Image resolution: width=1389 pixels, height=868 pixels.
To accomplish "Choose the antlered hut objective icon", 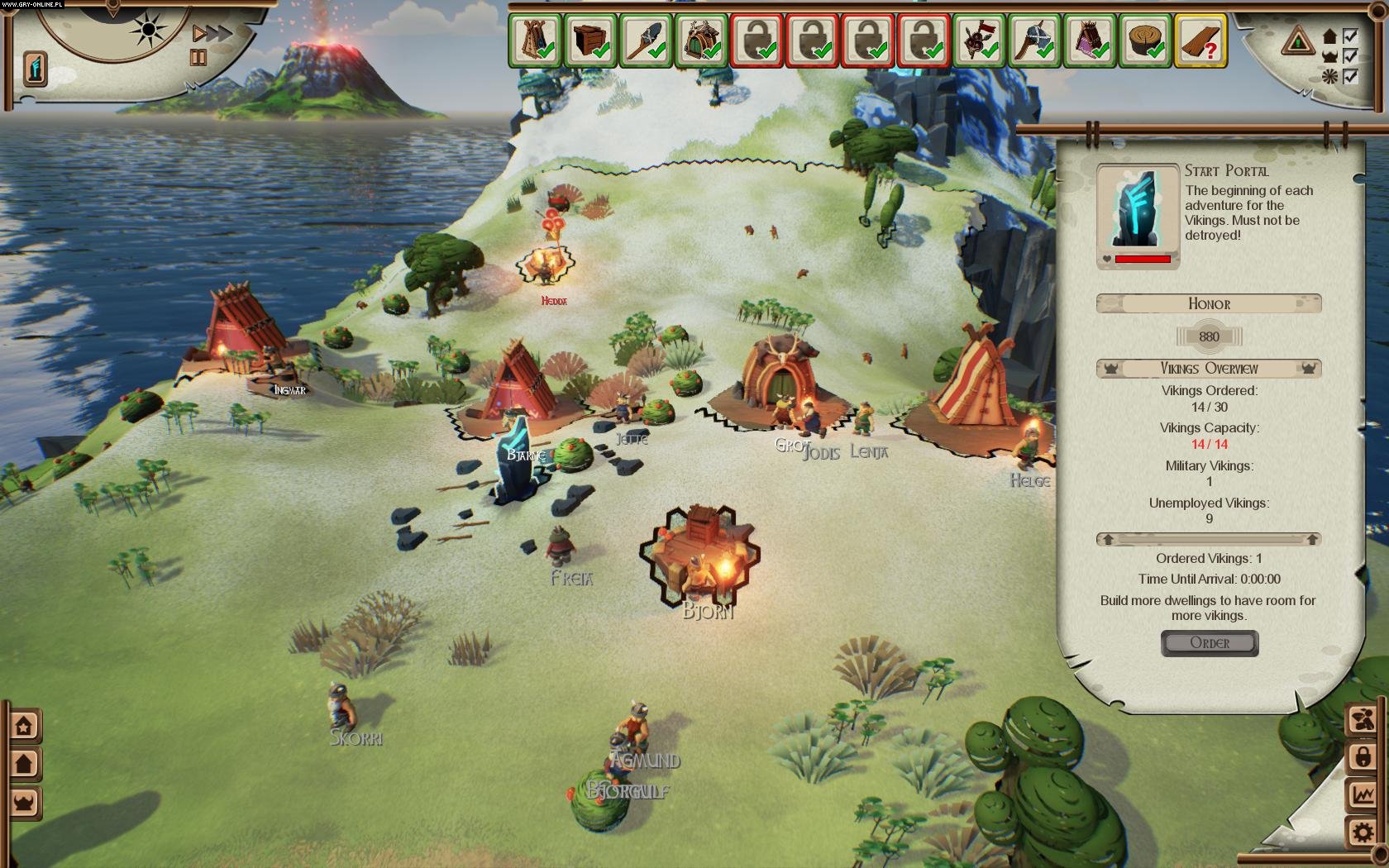I will (702, 41).
